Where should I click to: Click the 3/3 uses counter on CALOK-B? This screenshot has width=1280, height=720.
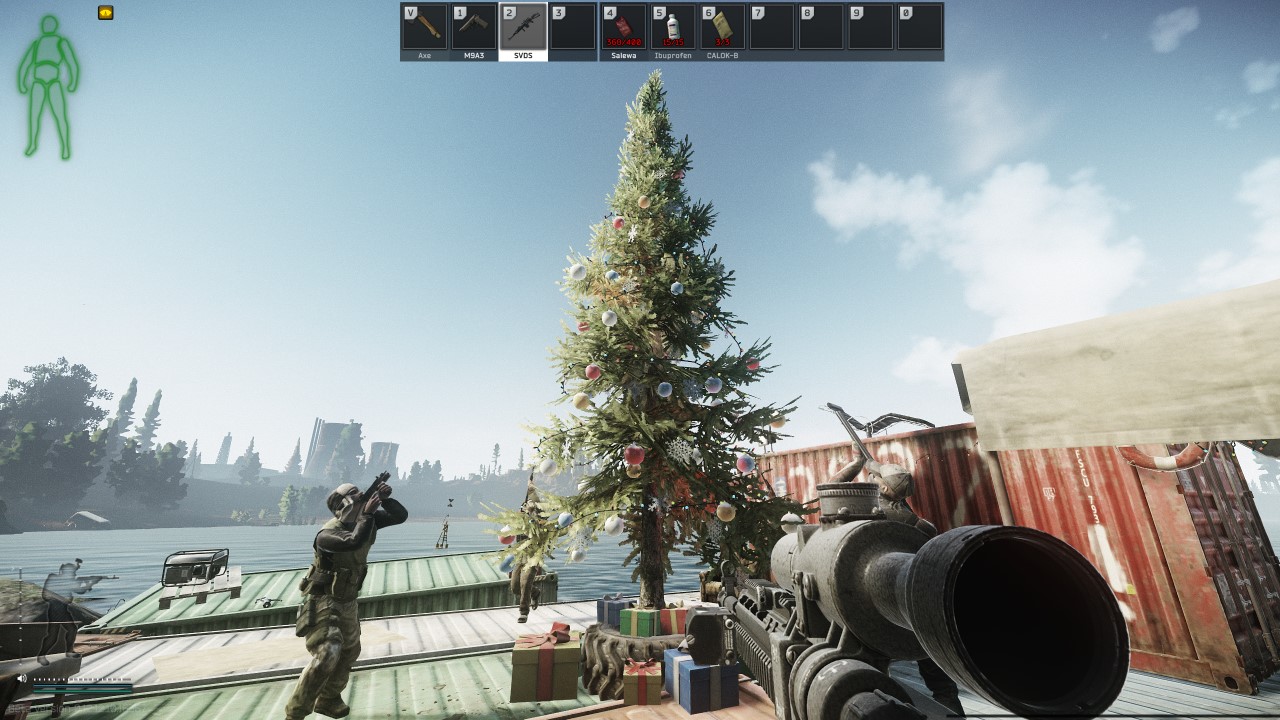pyautogui.click(x=721, y=42)
